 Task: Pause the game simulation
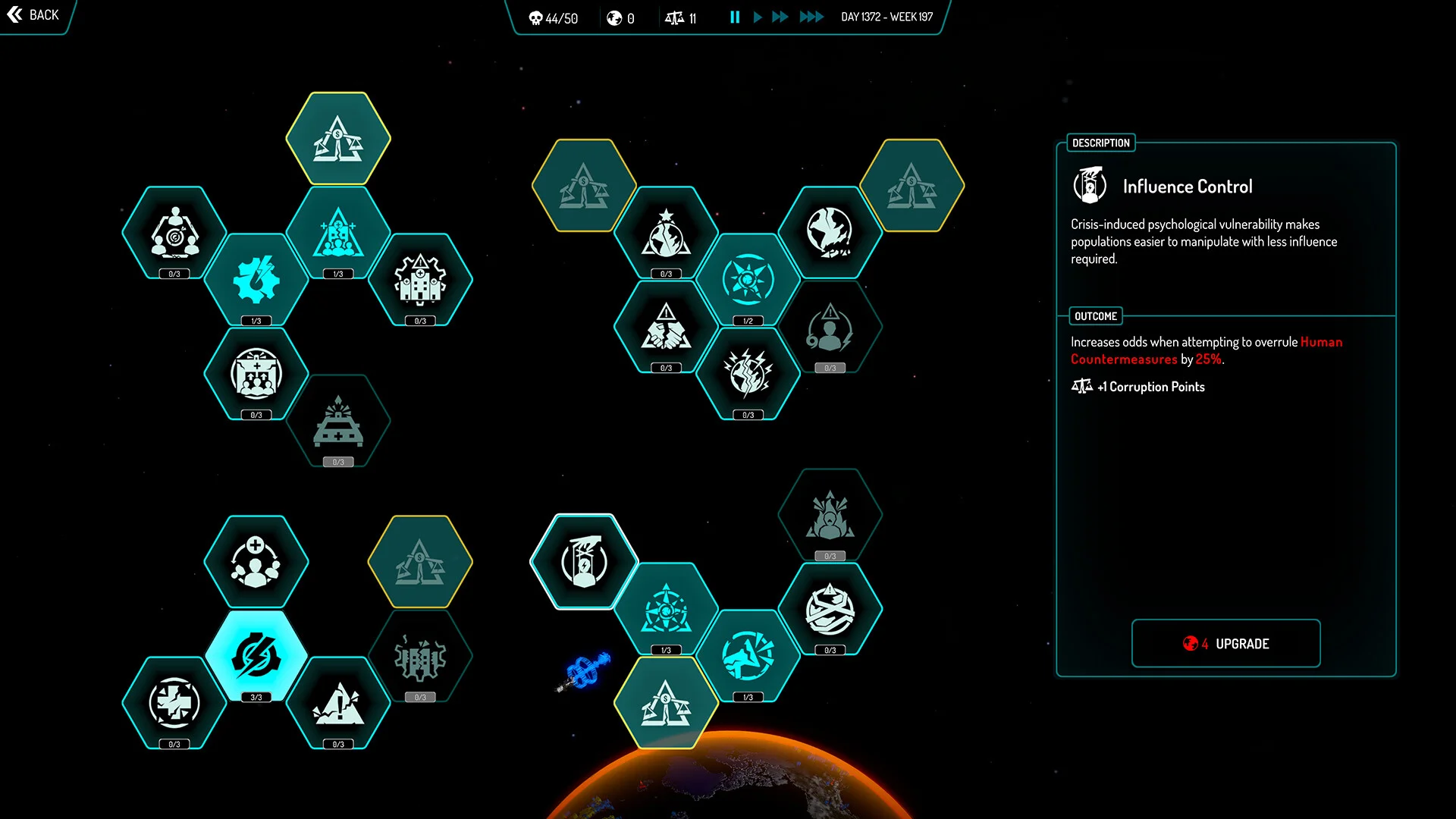(735, 17)
